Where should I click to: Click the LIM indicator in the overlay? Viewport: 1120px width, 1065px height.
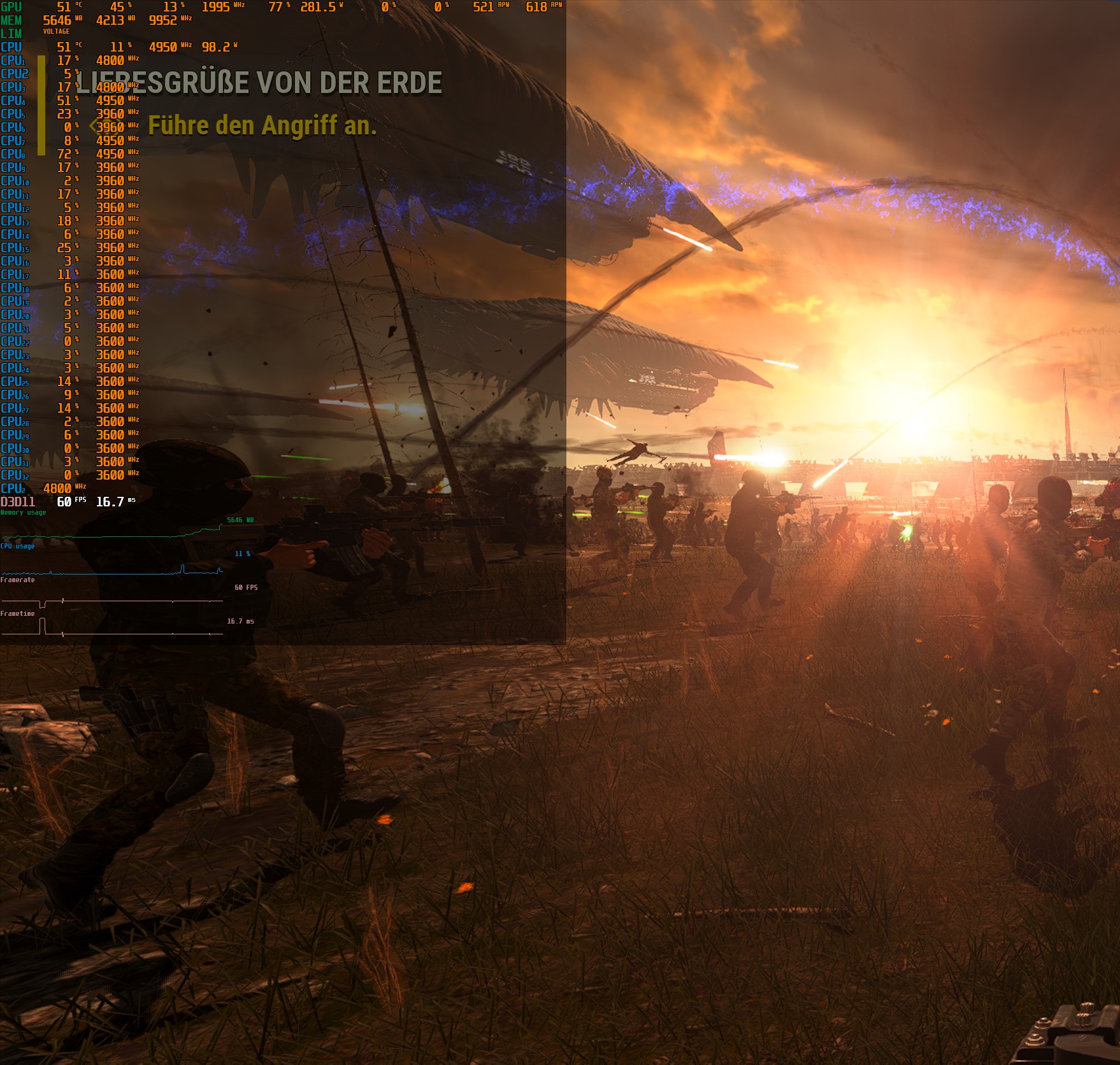[x=13, y=33]
